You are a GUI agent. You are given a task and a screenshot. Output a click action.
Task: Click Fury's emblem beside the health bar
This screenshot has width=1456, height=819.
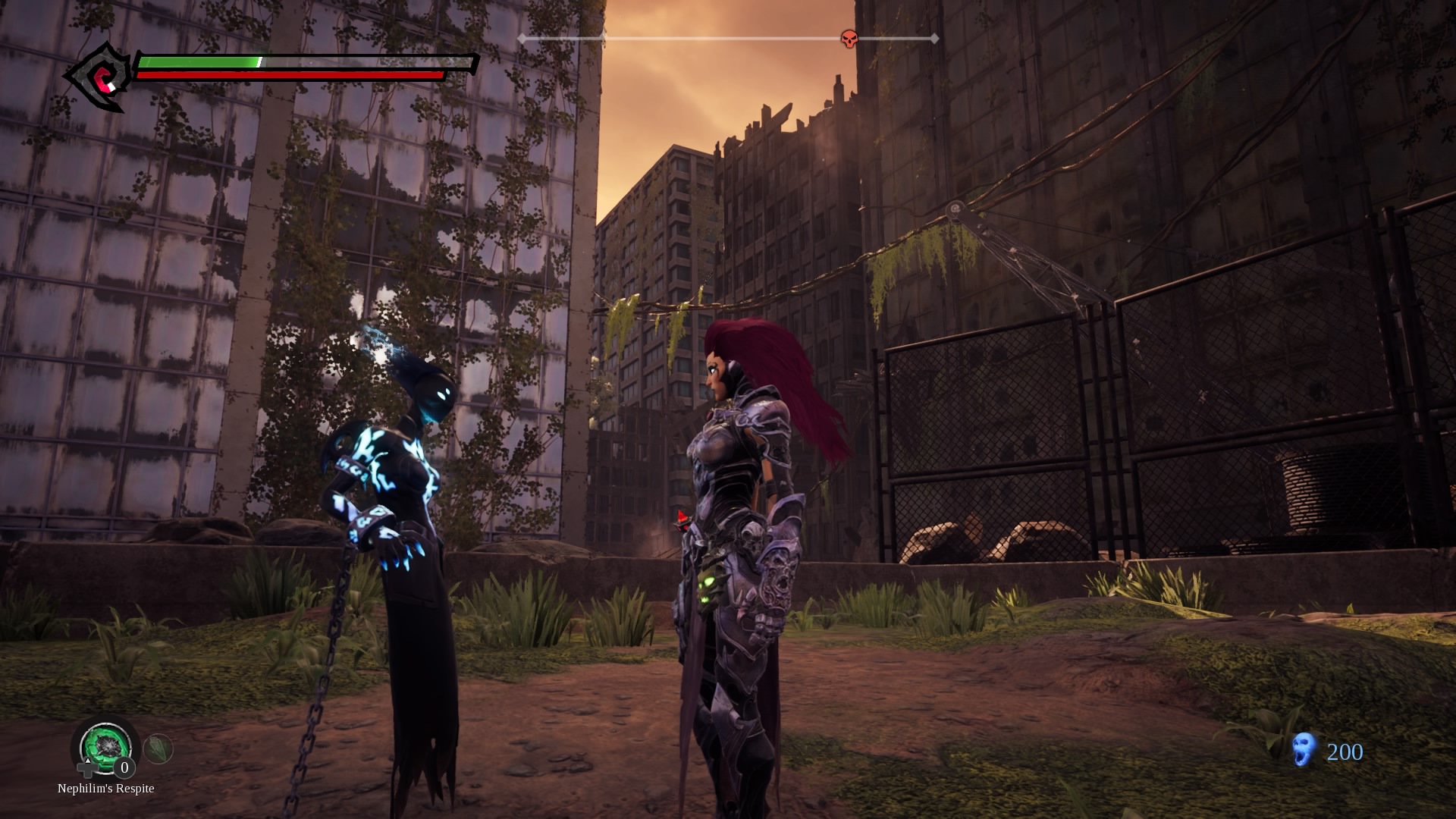(99, 77)
